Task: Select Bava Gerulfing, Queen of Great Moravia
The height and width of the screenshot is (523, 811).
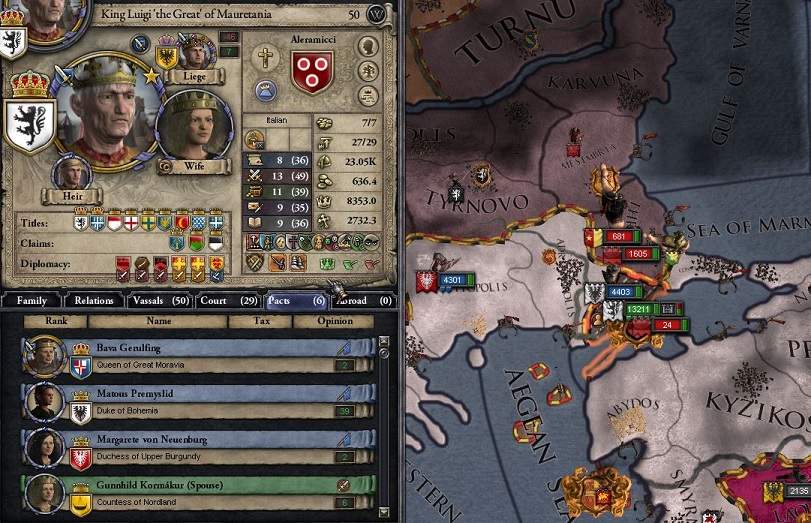Action: pos(198,355)
